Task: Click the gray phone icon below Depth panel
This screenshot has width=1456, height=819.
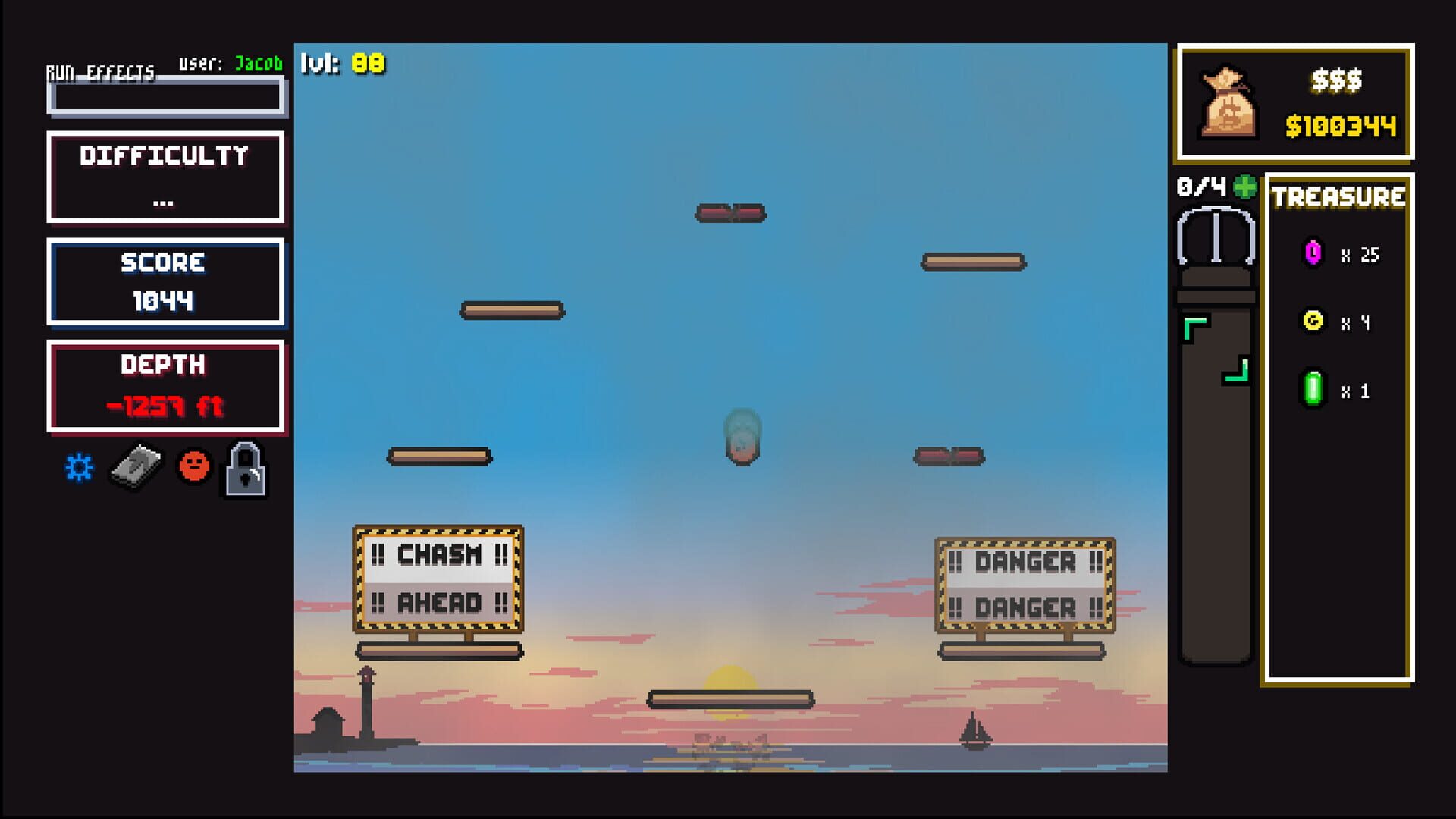Action: point(136,468)
